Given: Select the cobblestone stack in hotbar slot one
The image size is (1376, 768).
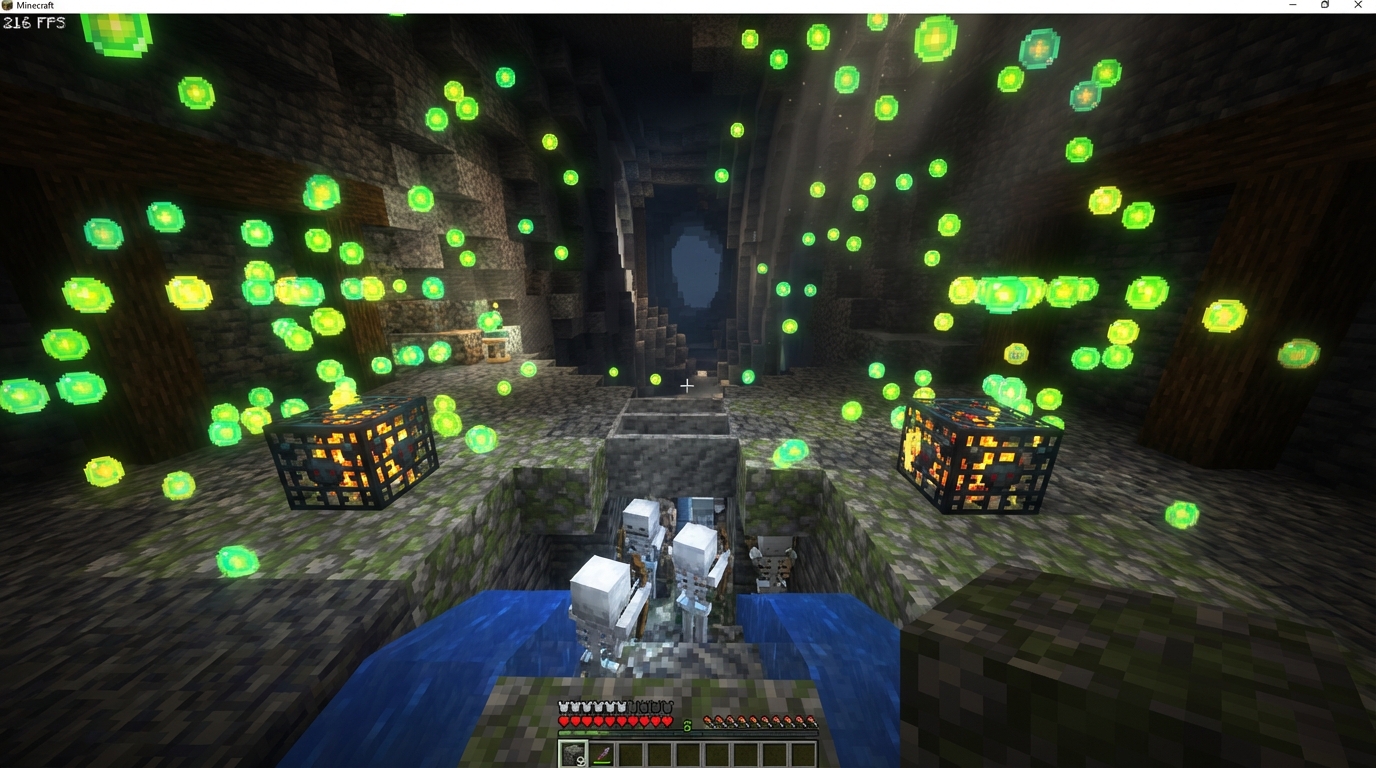Looking at the screenshot, I should point(572,753).
